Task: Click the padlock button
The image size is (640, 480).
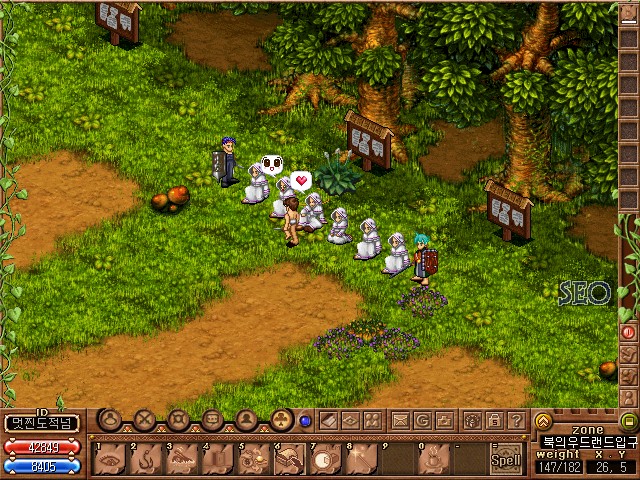Action: (x=493, y=420)
